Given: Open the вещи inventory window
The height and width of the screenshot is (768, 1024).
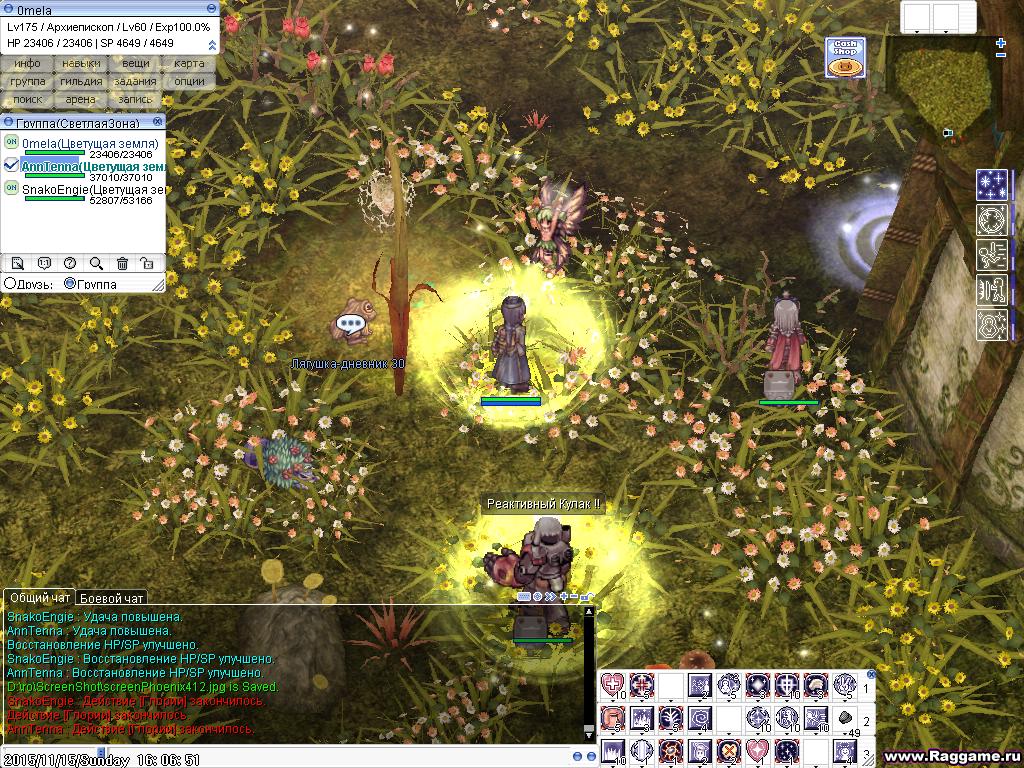Looking at the screenshot, I should pos(136,63).
